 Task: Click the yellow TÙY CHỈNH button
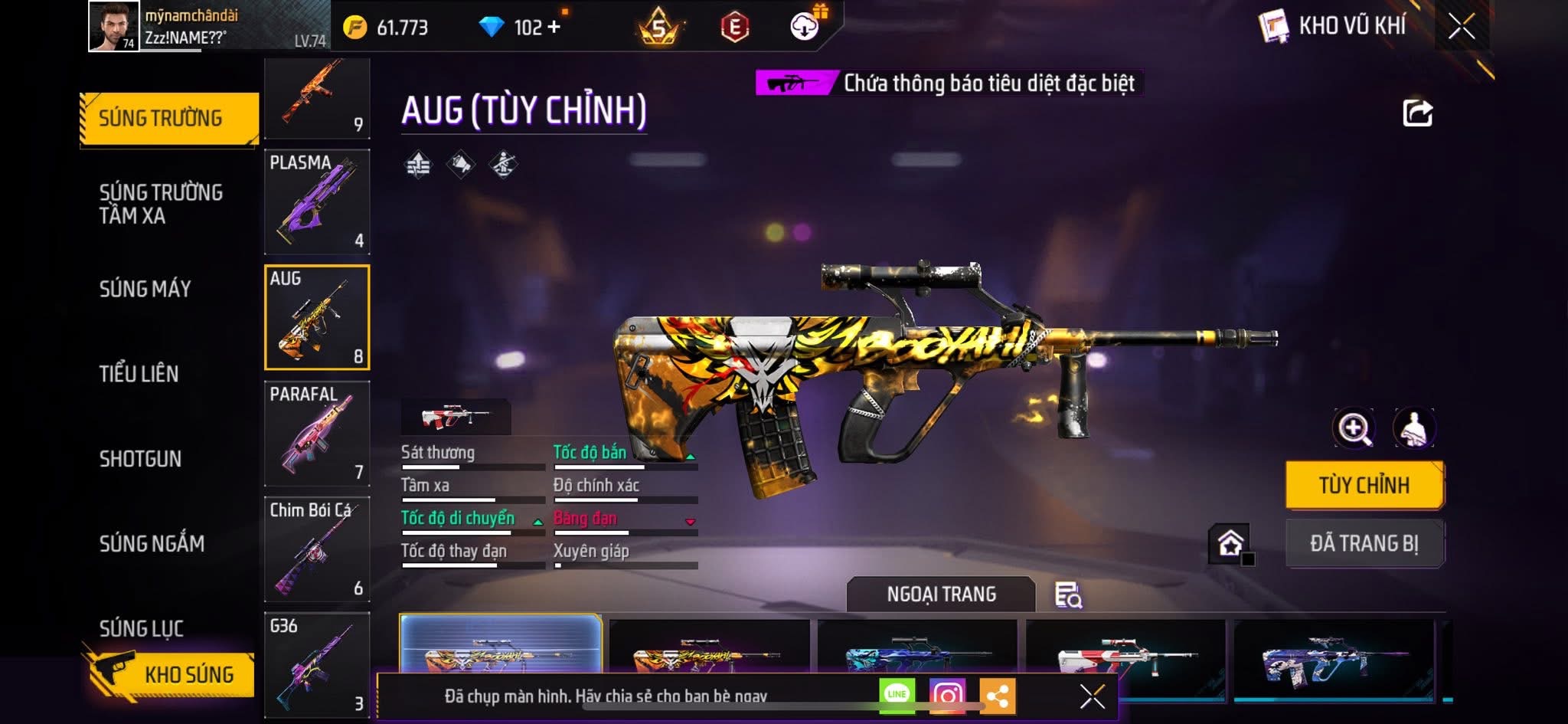(x=1364, y=485)
